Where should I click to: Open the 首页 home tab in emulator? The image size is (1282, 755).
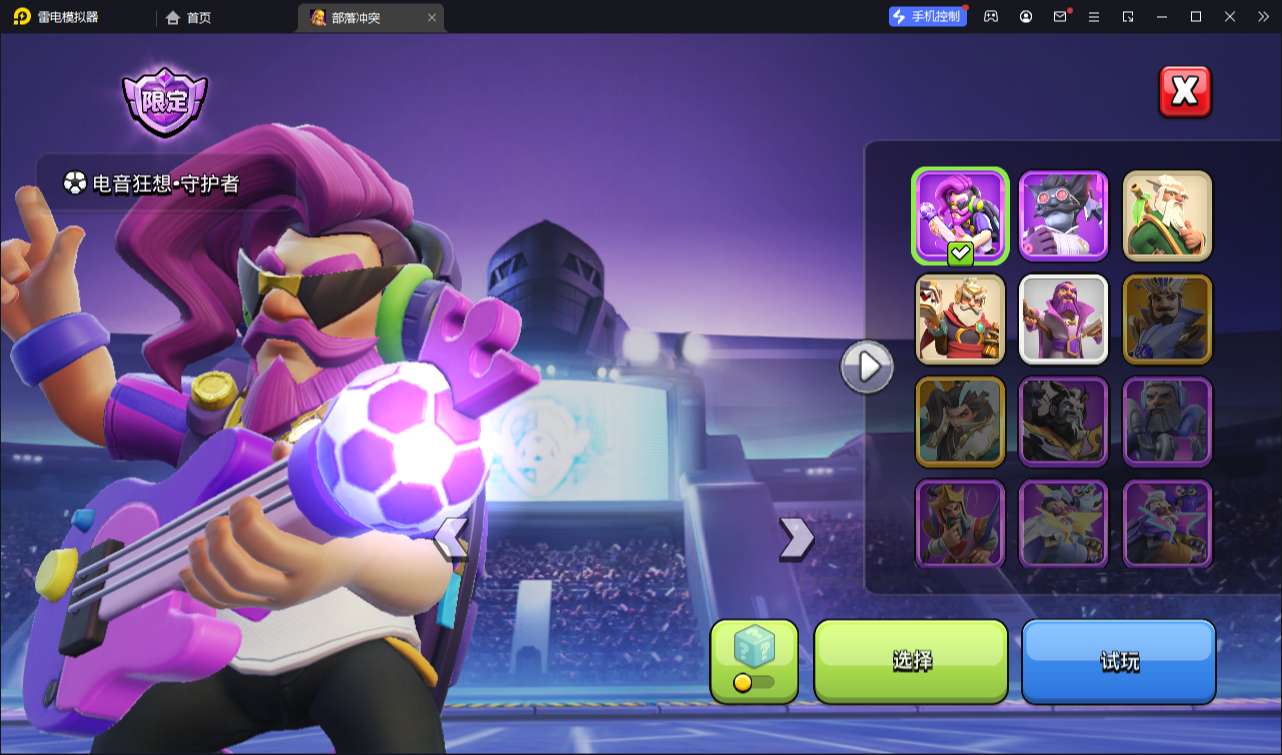(189, 17)
